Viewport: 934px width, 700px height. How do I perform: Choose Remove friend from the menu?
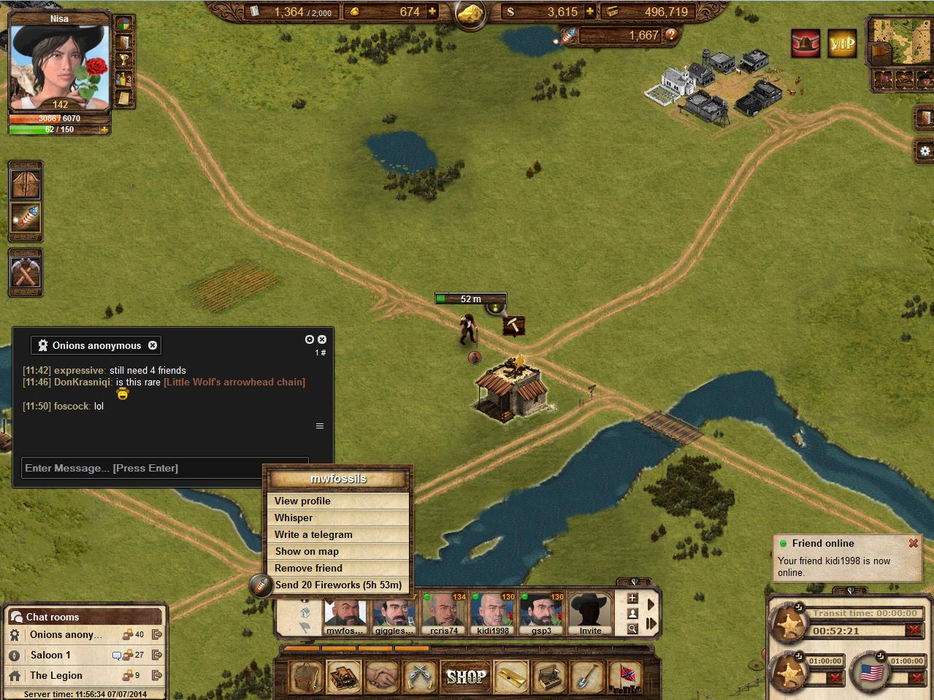tap(308, 568)
